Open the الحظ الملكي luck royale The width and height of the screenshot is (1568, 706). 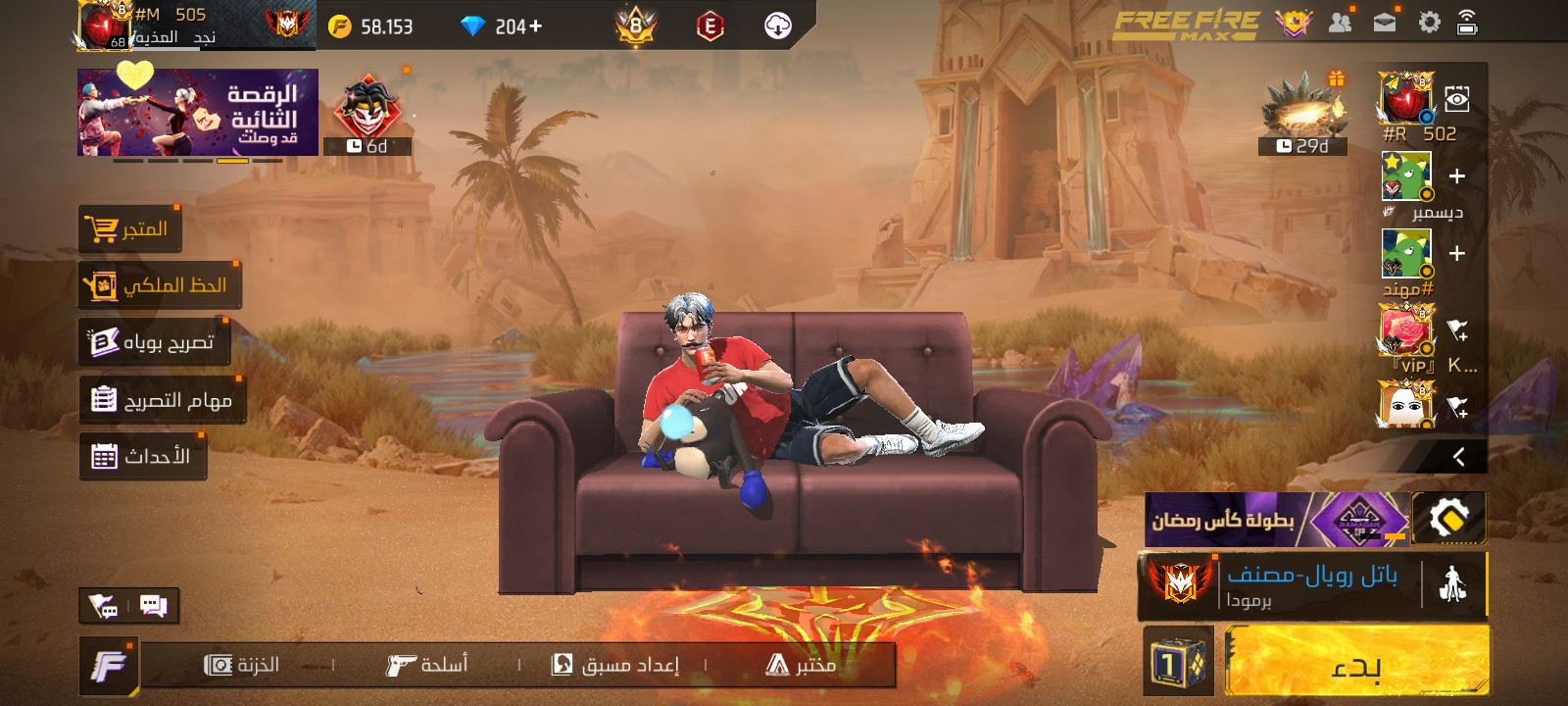(x=160, y=285)
